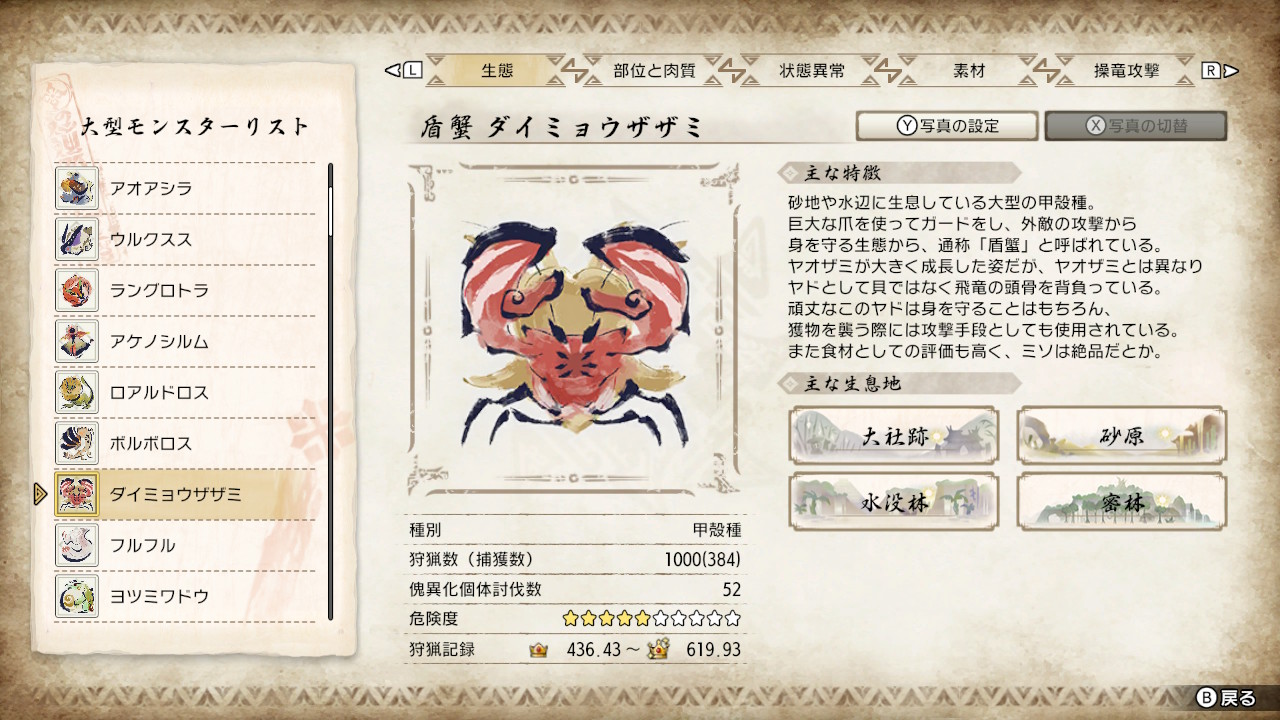Select the アケノシルム icon in the list

coord(76,341)
